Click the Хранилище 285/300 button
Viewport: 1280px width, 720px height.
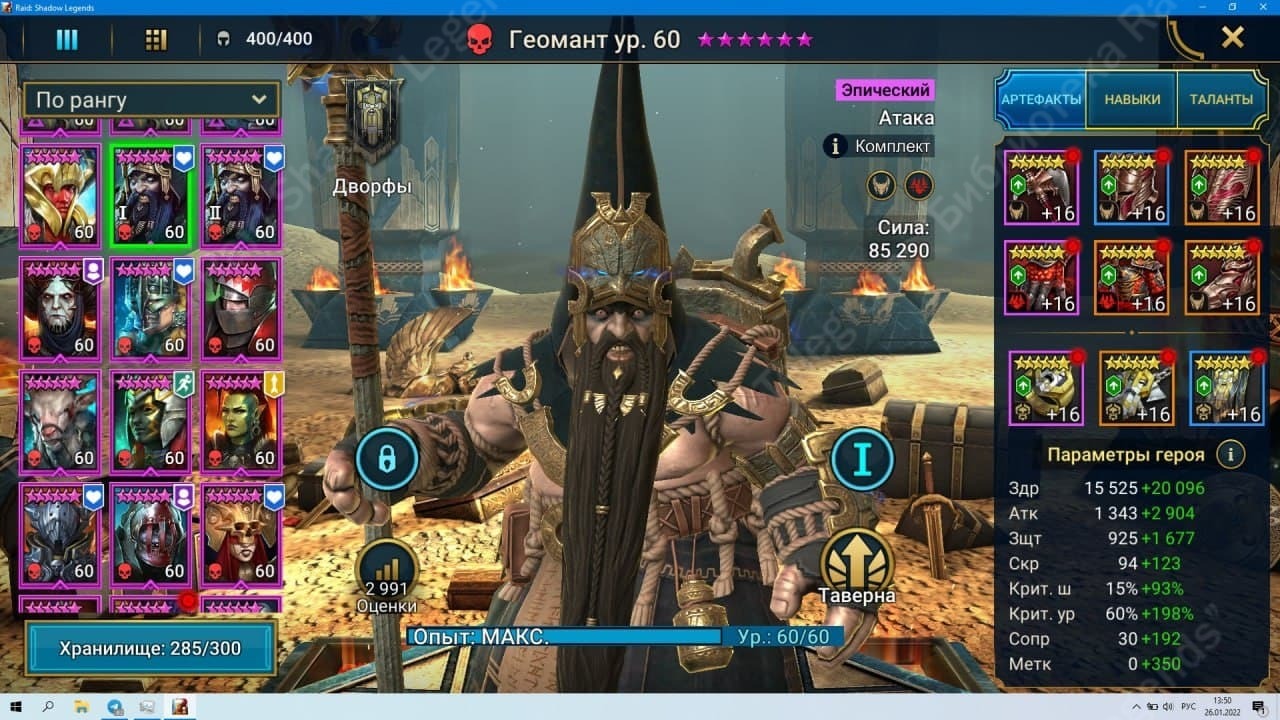point(150,648)
